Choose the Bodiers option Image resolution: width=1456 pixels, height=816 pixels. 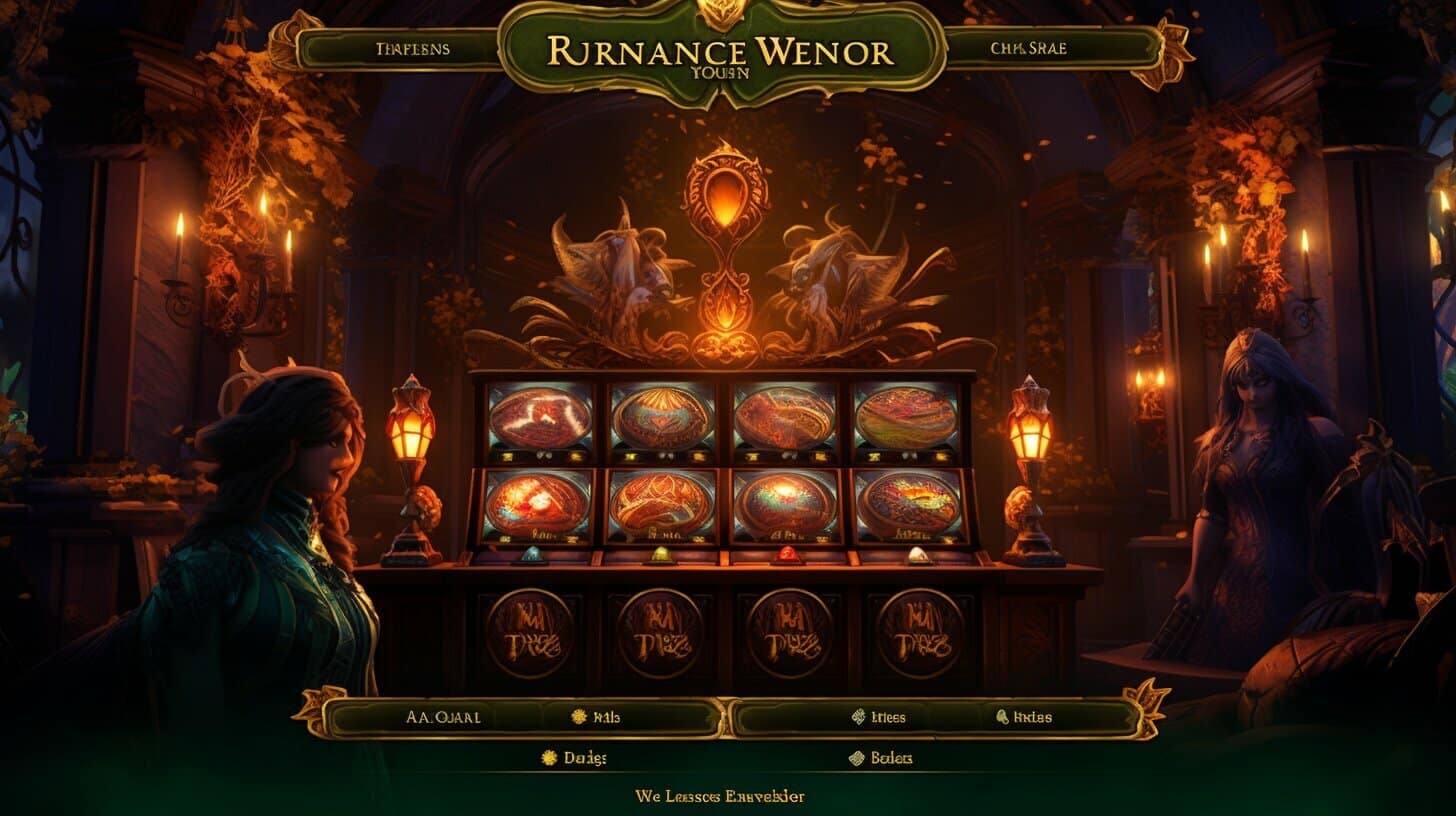click(881, 758)
